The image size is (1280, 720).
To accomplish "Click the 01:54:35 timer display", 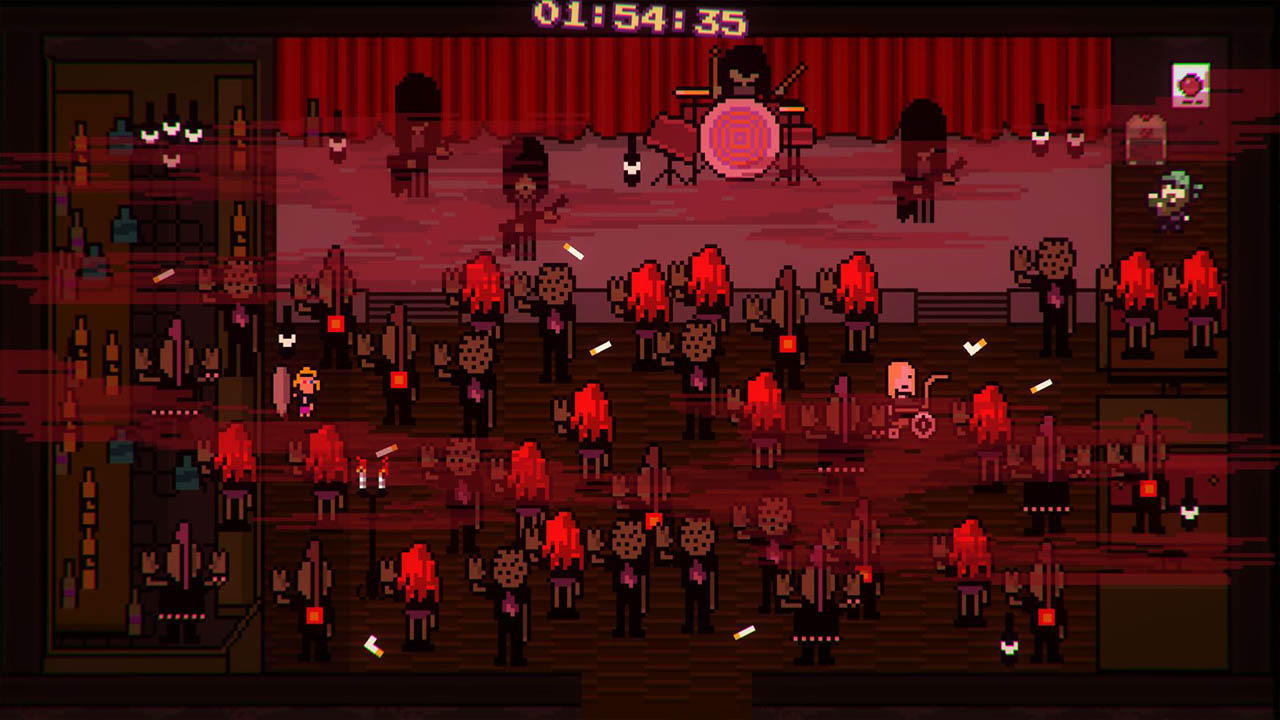I will 640,15.
